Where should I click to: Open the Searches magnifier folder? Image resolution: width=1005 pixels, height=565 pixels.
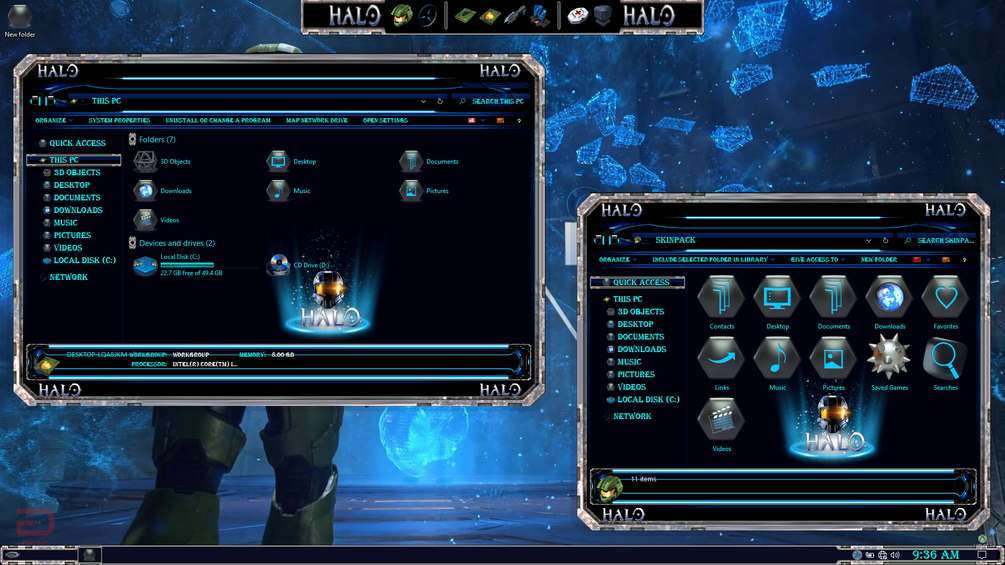click(945, 361)
